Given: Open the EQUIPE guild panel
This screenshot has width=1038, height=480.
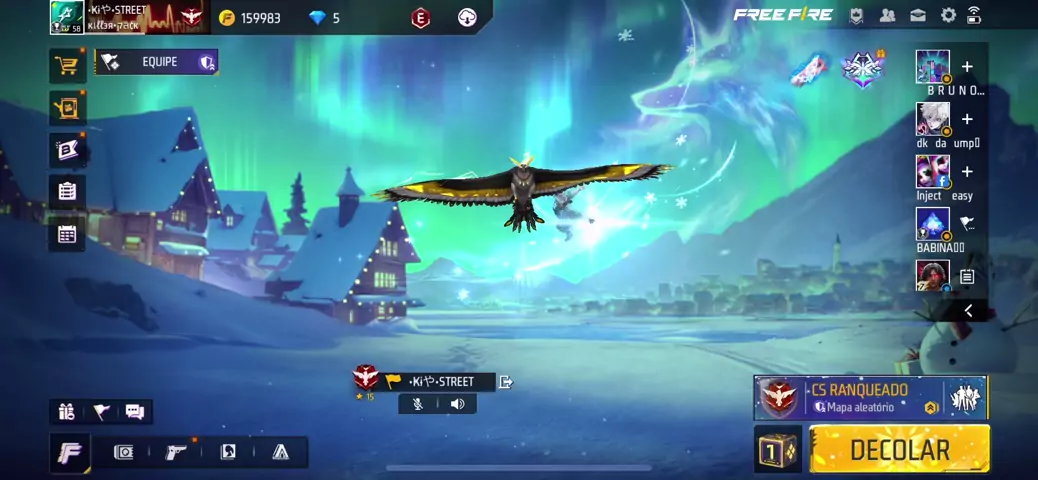Looking at the screenshot, I should pos(157,62).
